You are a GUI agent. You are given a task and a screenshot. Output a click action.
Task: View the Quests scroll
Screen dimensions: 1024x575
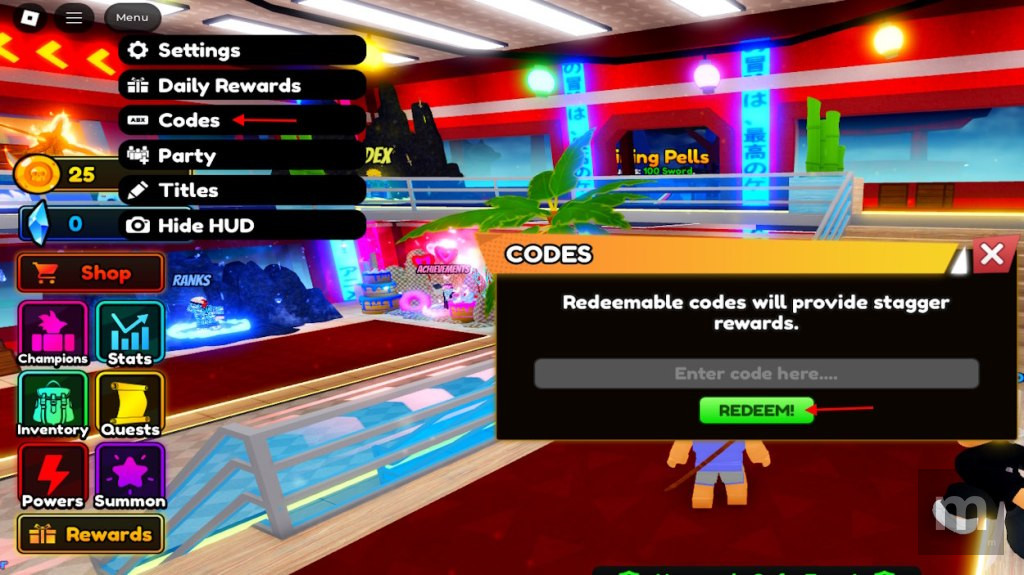[x=130, y=405]
